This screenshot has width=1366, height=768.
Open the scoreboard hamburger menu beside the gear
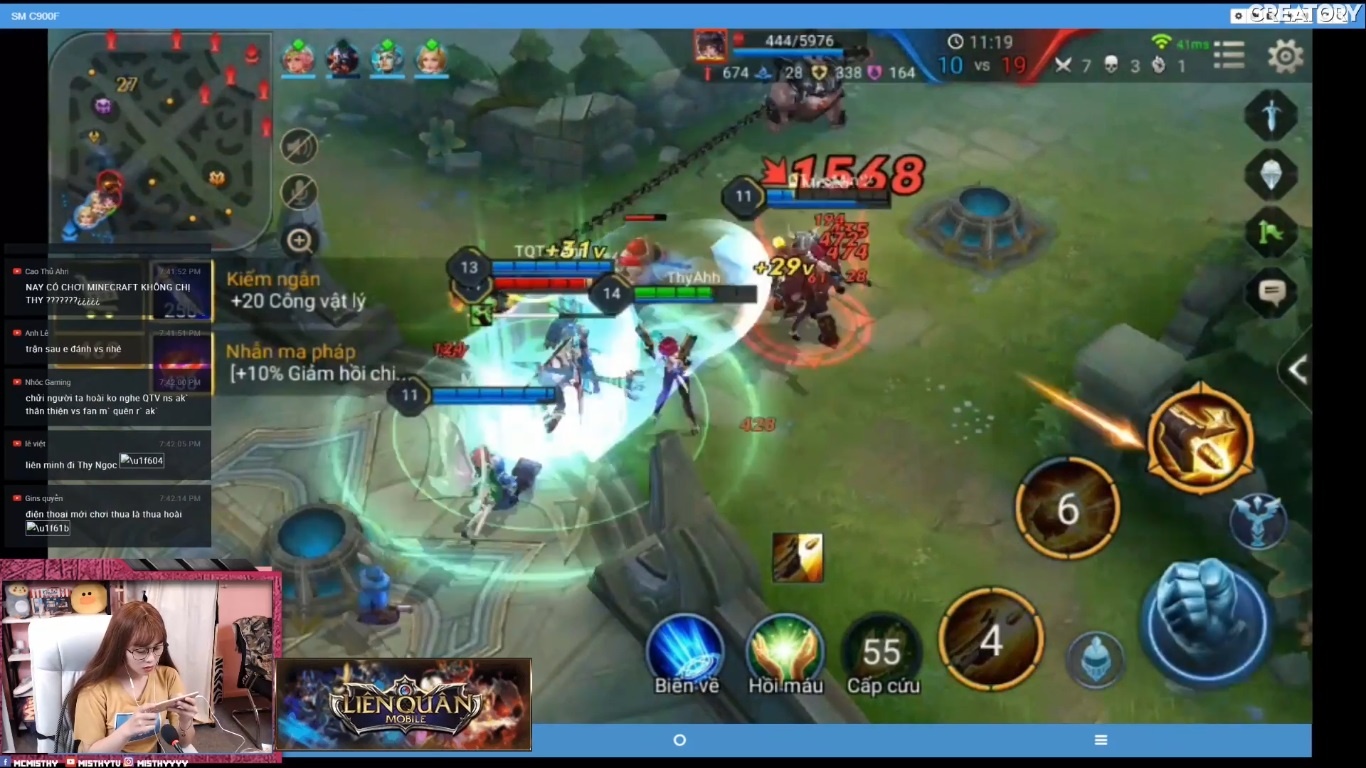(x=1228, y=56)
